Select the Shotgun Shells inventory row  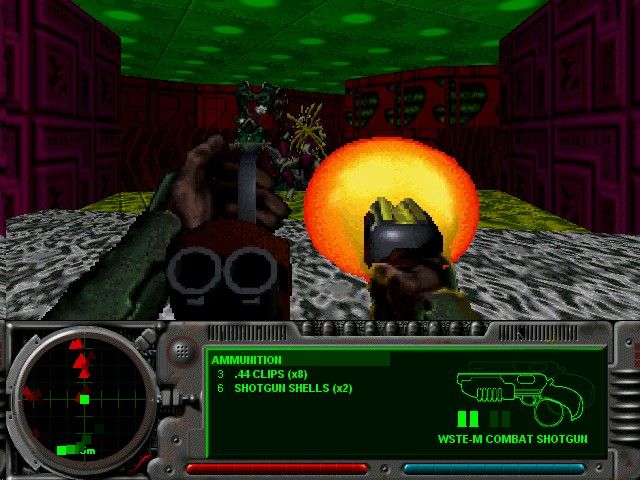pos(283,388)
